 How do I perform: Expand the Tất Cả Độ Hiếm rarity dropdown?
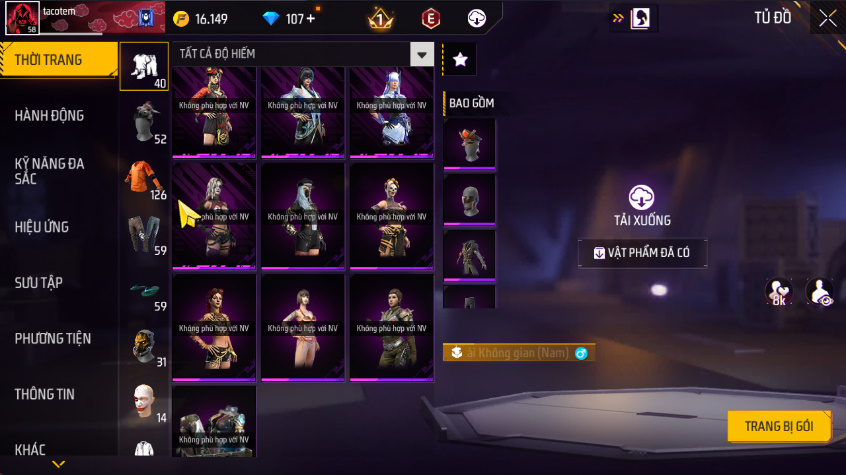pyautogui.click(x=423, y=55)
